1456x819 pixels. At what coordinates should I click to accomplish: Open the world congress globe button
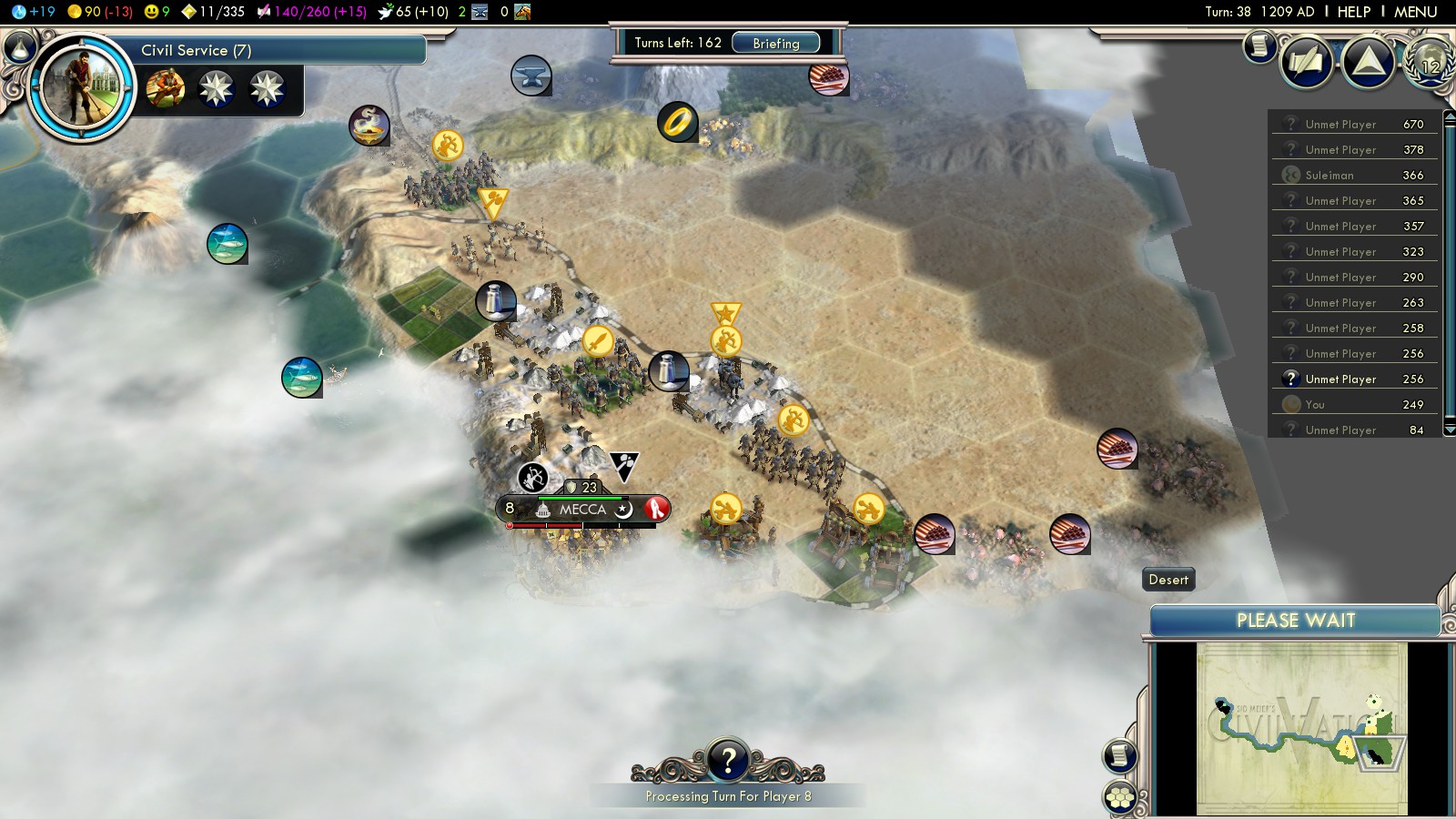point(1429,62)
